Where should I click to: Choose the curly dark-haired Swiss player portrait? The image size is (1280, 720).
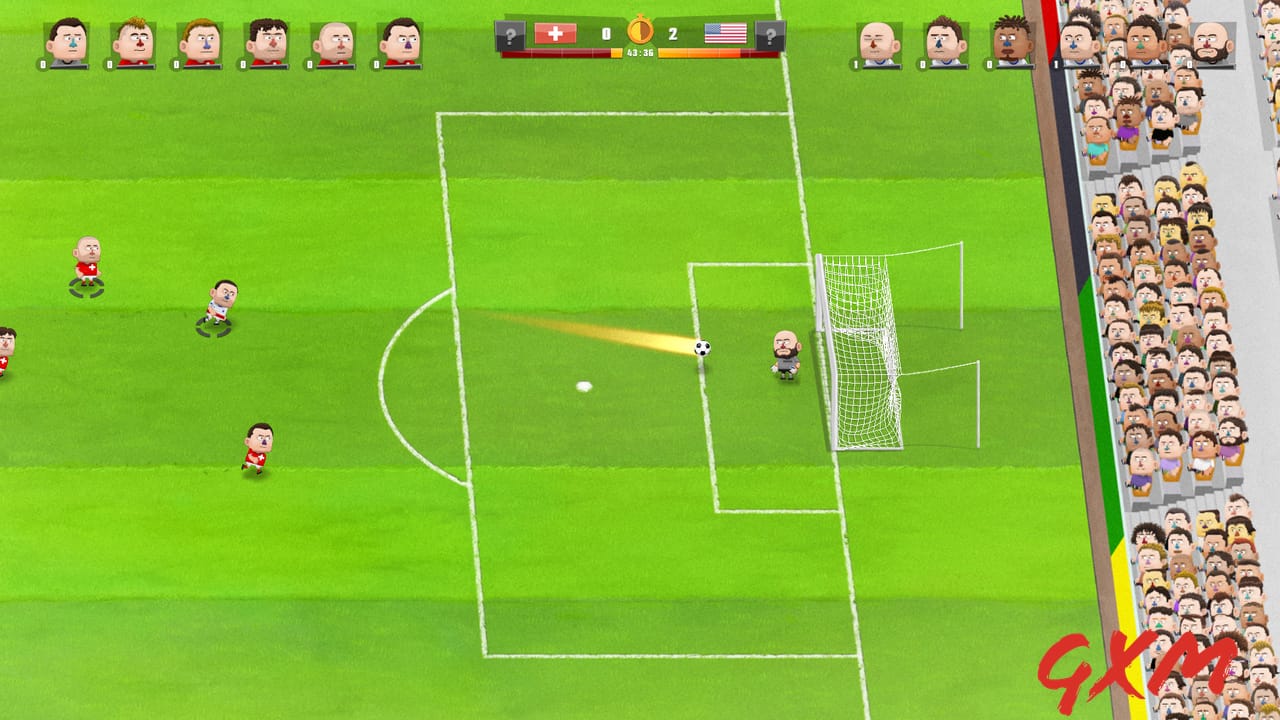coord(266,43)
